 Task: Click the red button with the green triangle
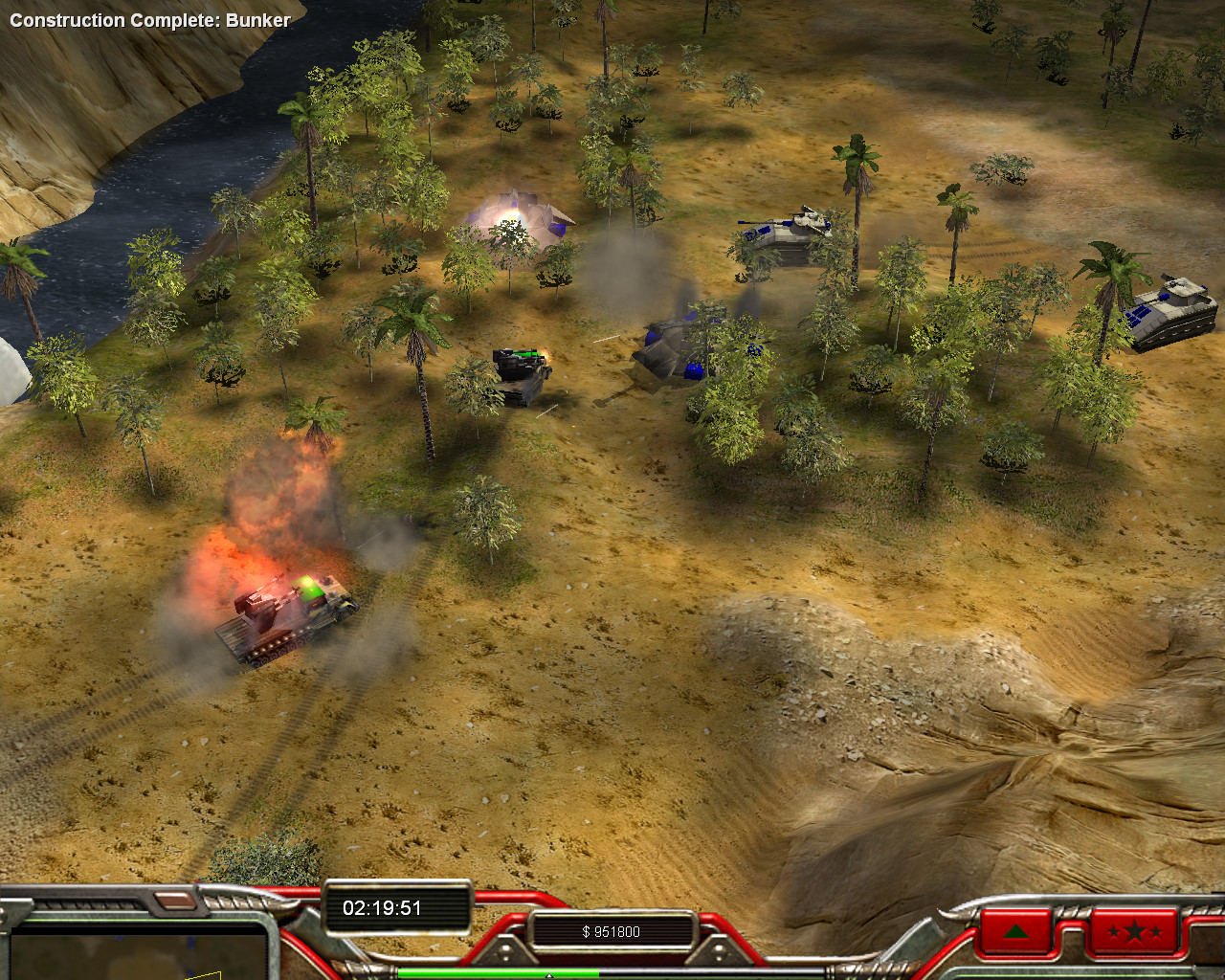point(1015,930)
